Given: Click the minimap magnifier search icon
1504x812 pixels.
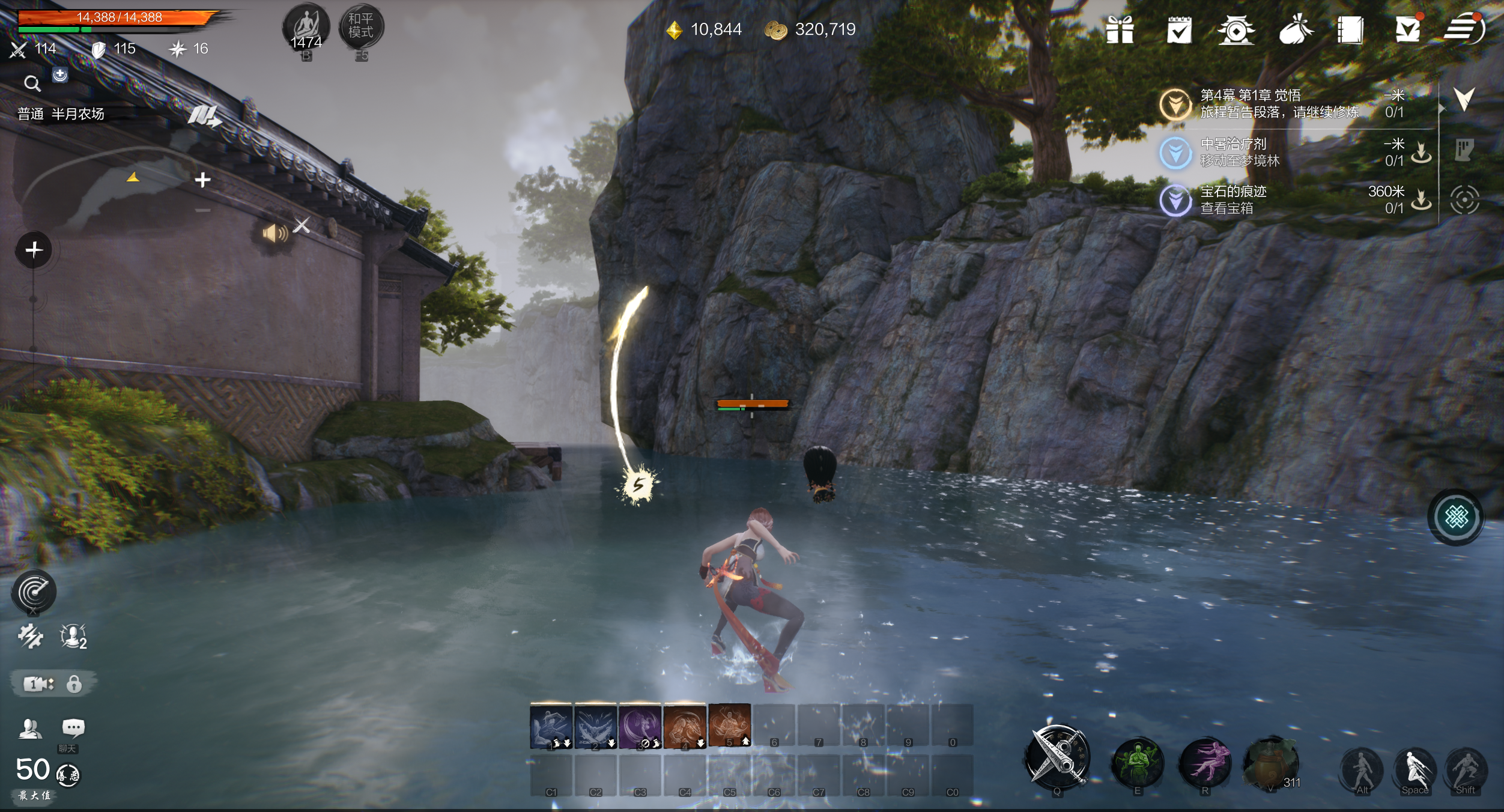Looking at the screenshot, I should 32,83.
